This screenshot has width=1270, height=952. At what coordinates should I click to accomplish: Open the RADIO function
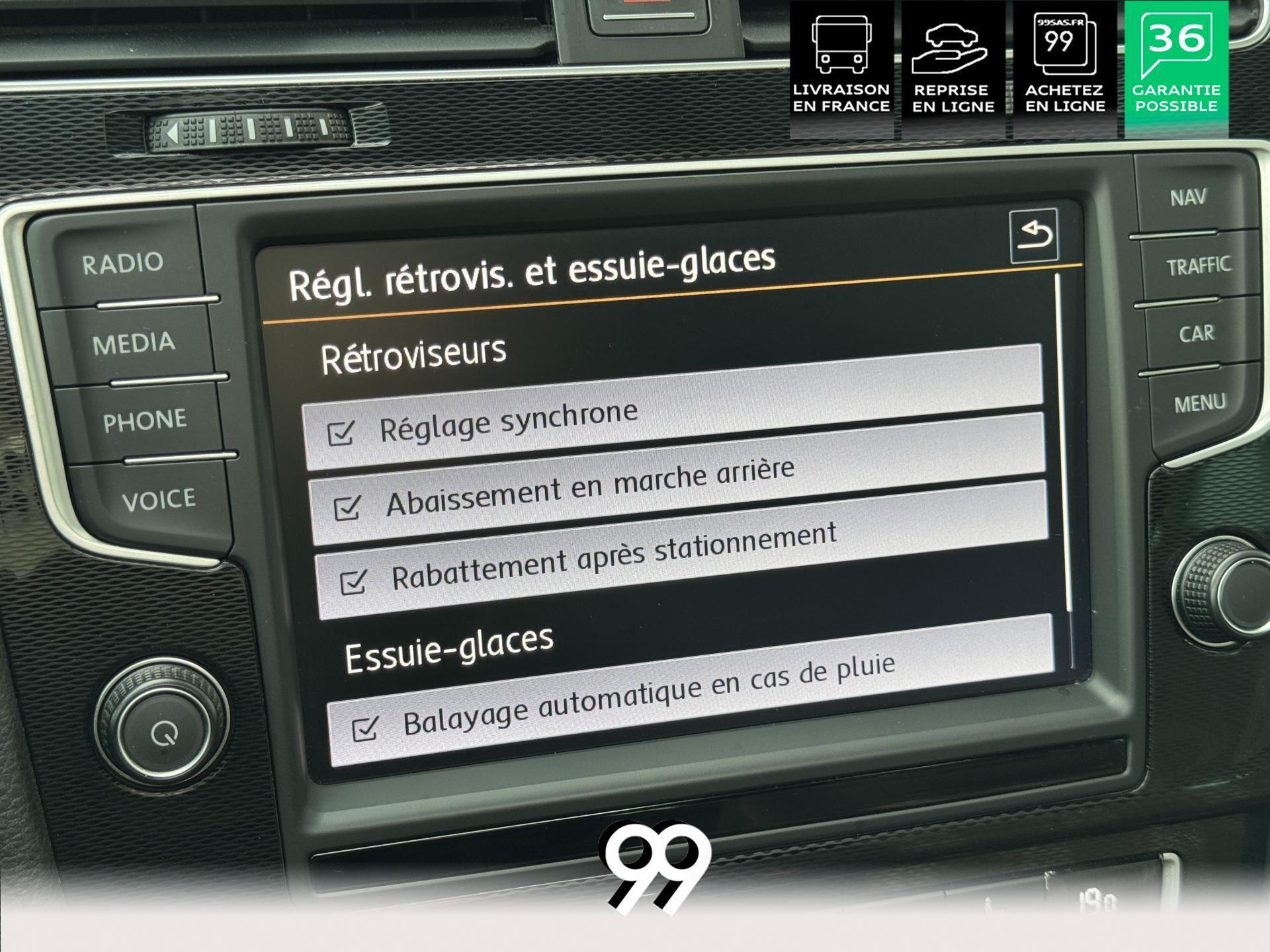tap(123, 264)
